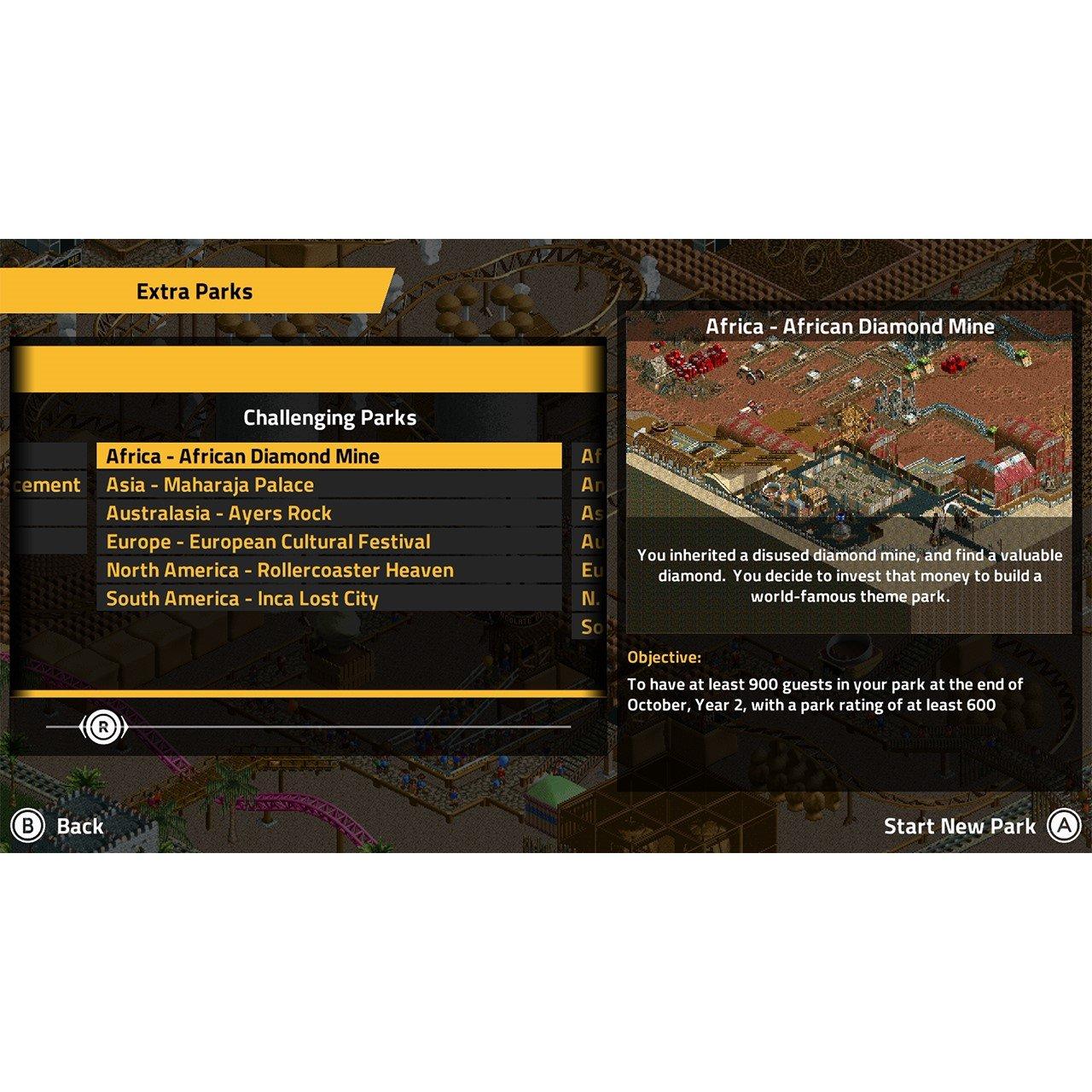
Task: Click the (R) stick slider icon
Action: pos(104,725)
